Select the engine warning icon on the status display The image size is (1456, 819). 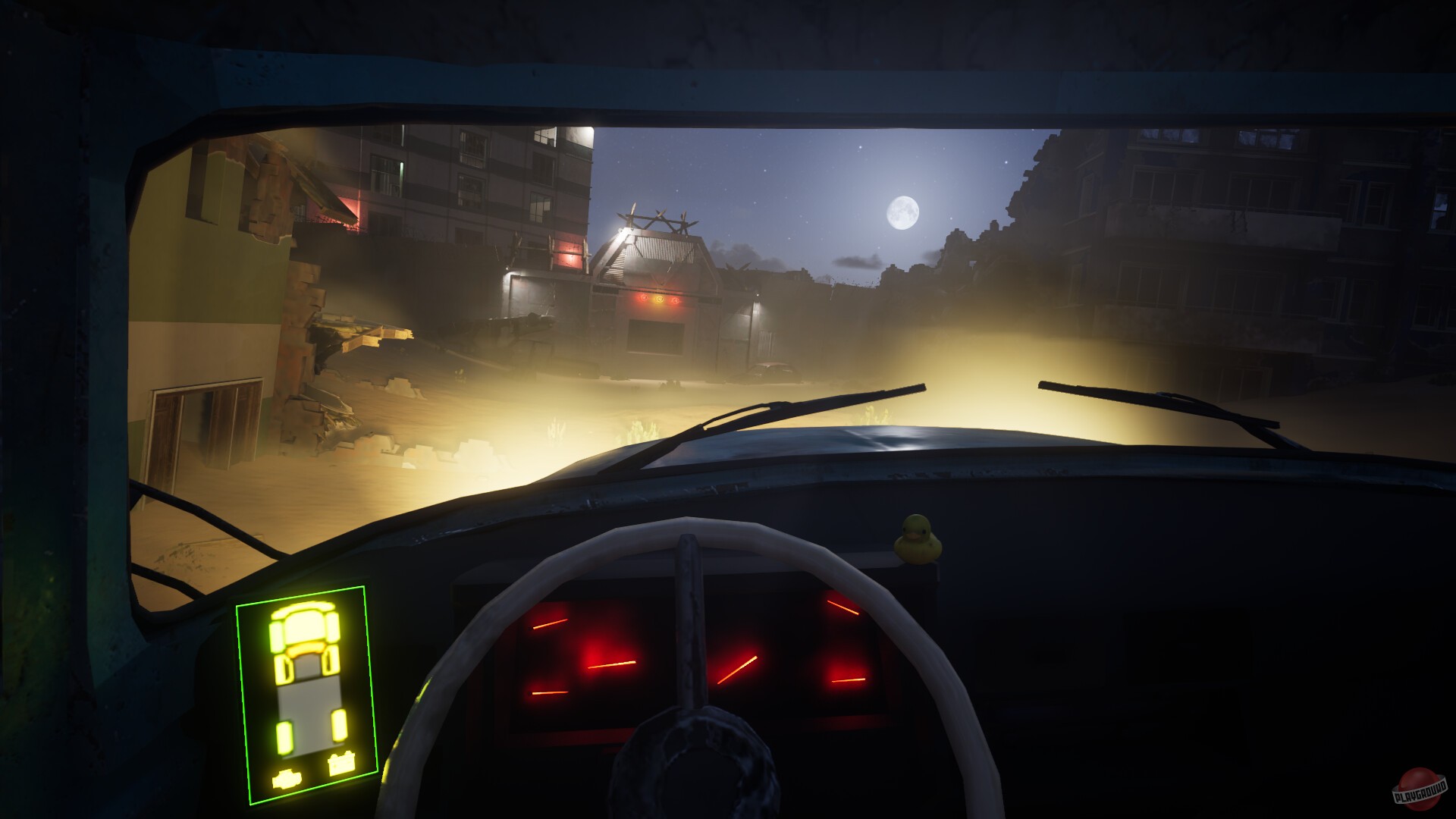[x=287, y=780]
